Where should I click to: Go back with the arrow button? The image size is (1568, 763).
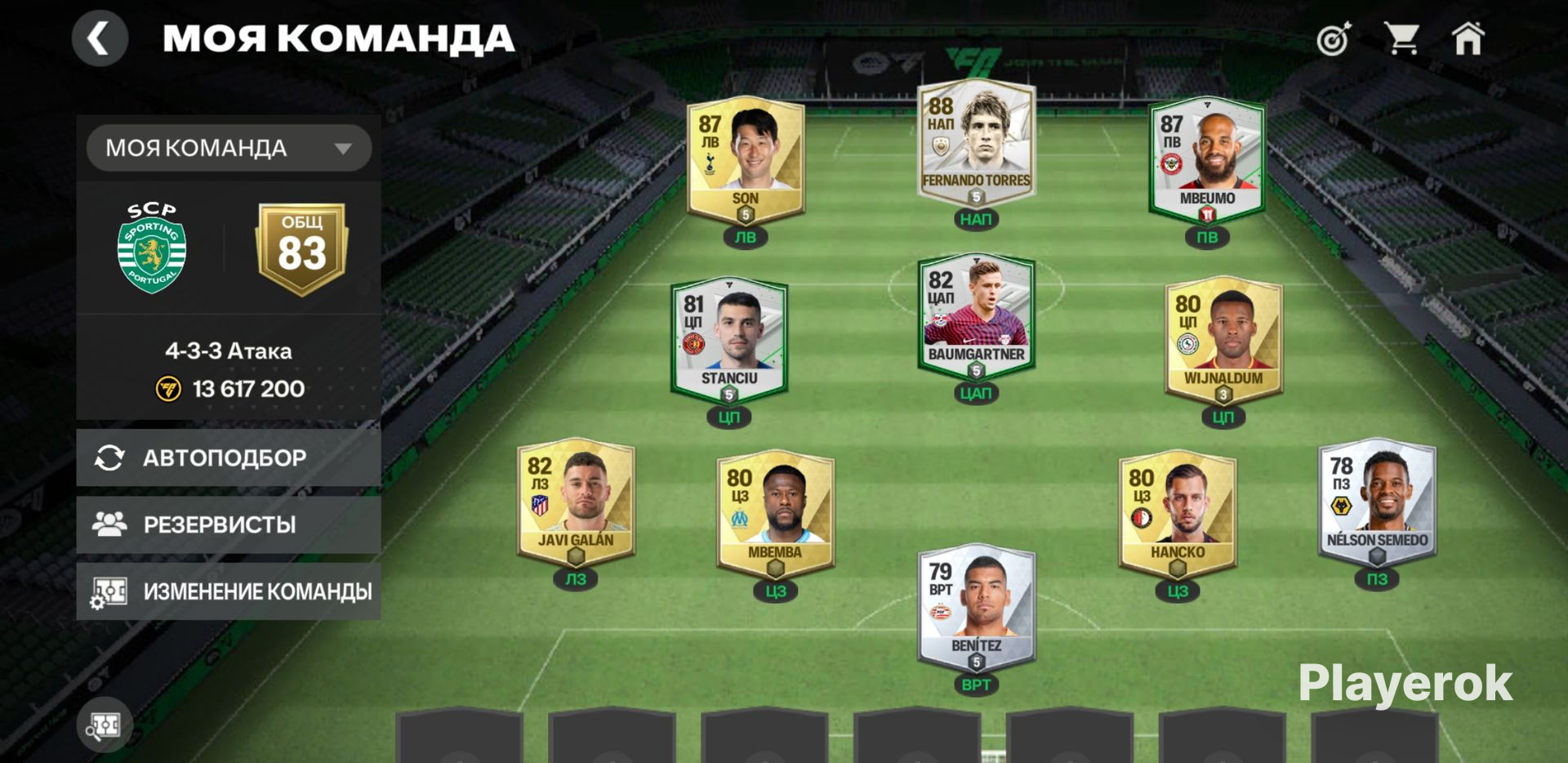pos(100,38)
